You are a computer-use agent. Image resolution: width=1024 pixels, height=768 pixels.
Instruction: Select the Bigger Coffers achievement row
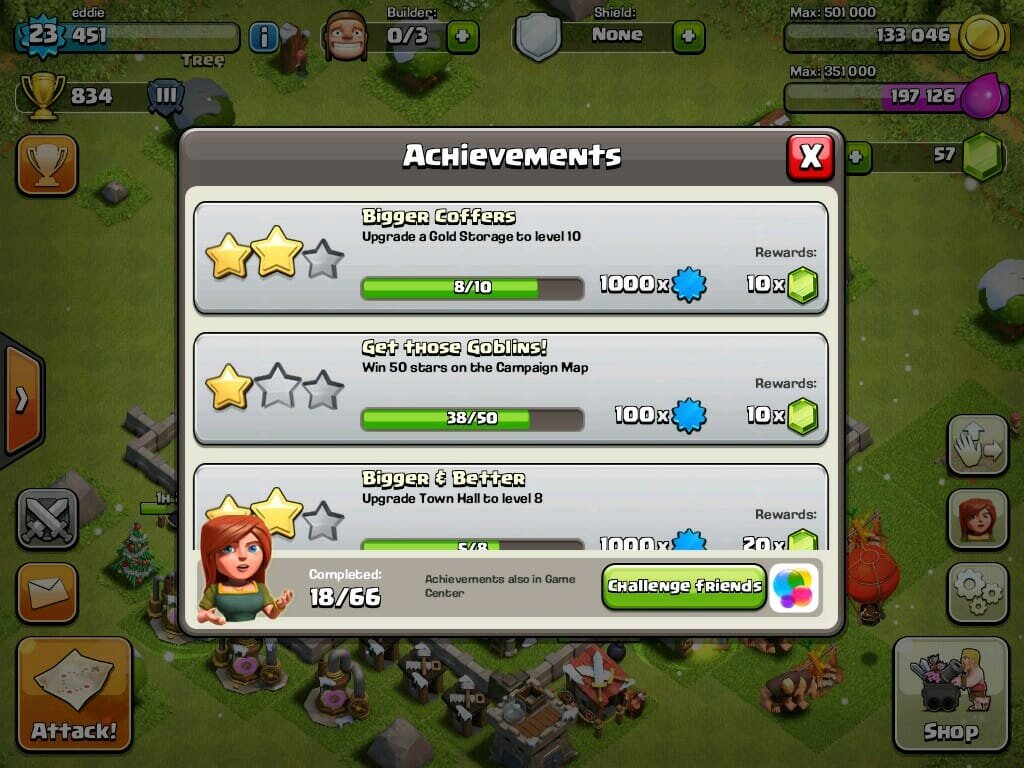coord(510,258)
